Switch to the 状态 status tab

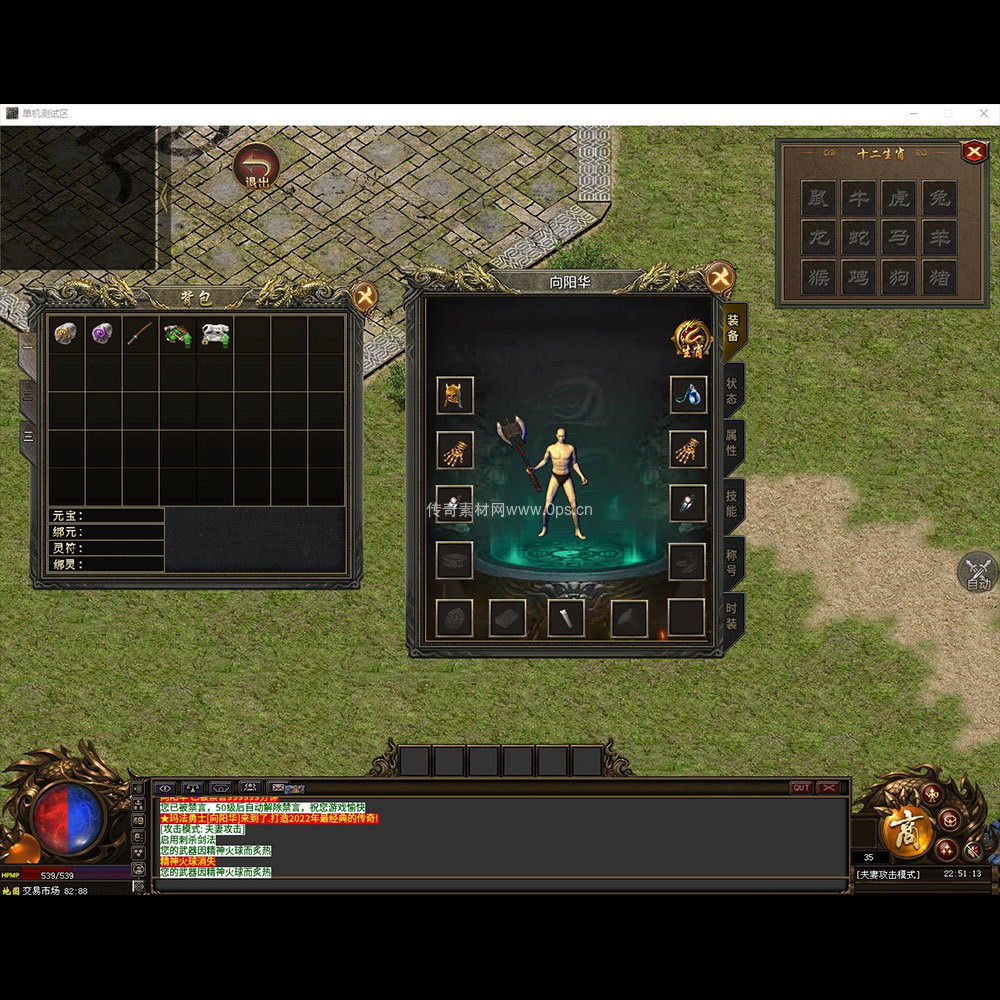[x=733, y=391]
